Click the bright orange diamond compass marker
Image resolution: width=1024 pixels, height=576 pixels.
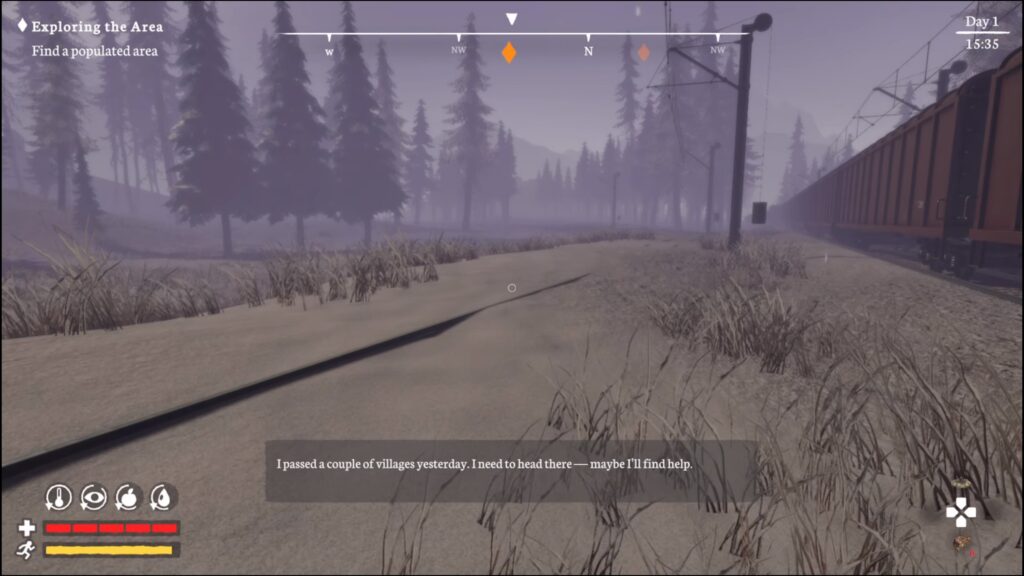tap(509, 53)
